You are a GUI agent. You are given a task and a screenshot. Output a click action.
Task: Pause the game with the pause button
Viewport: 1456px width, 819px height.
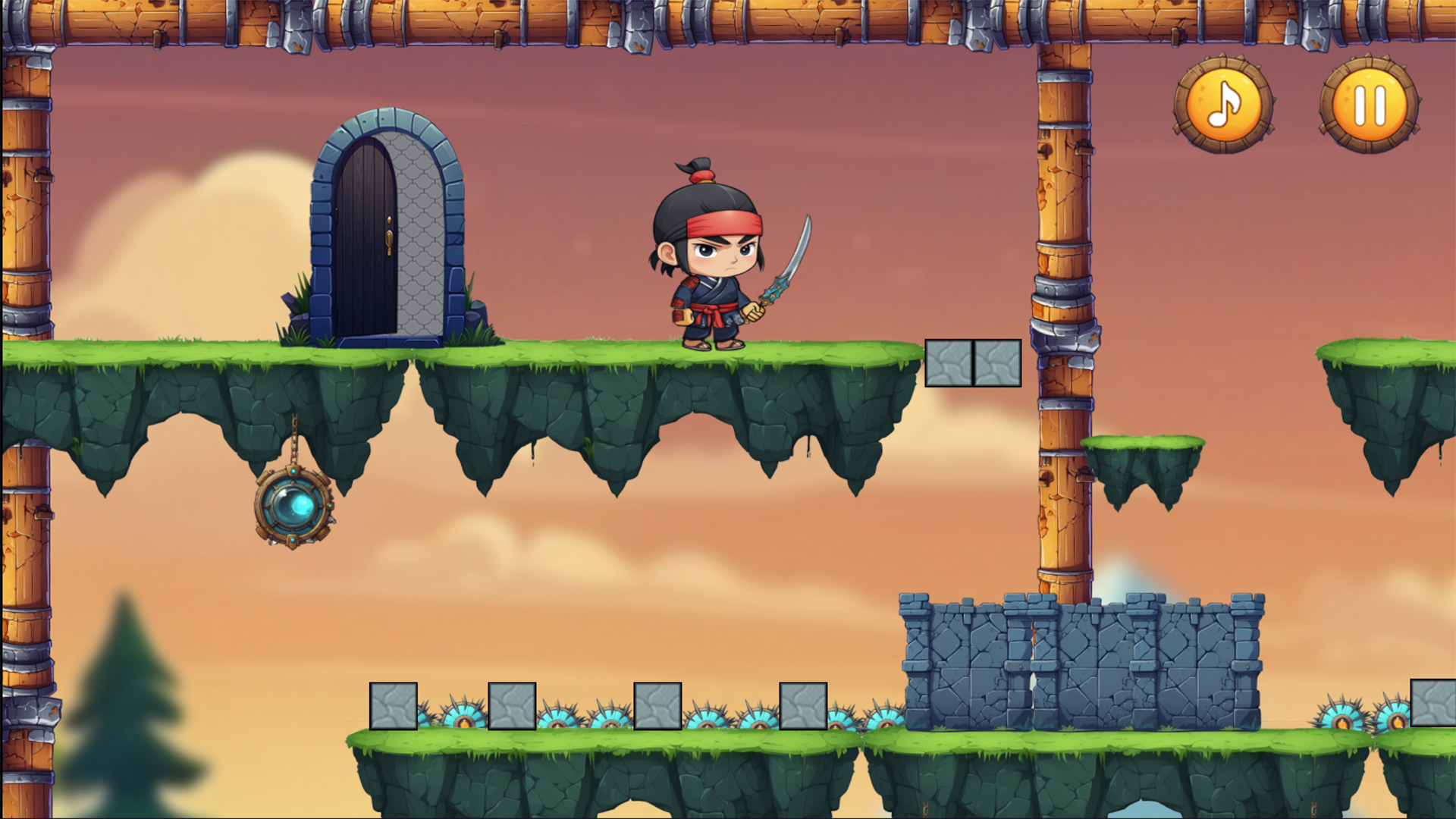pyautogui.click(x=1369, y=105)
